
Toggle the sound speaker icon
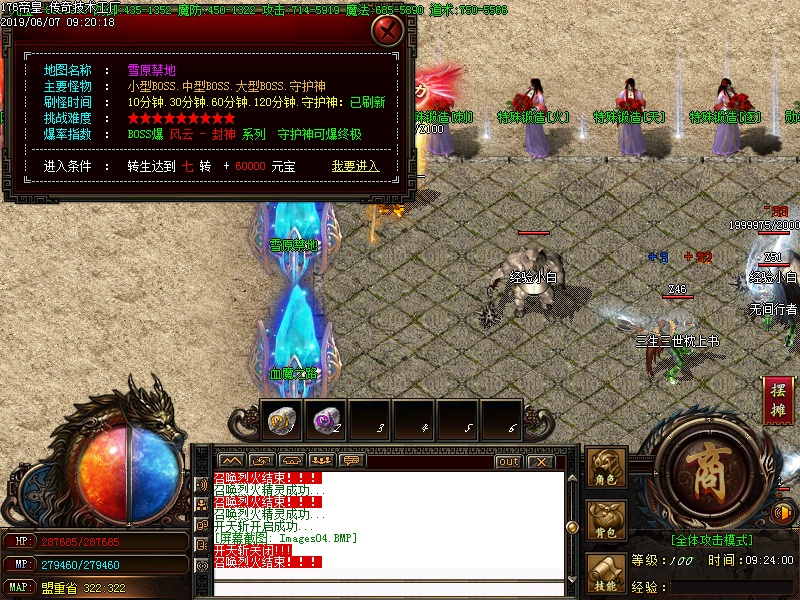[784, 513]
